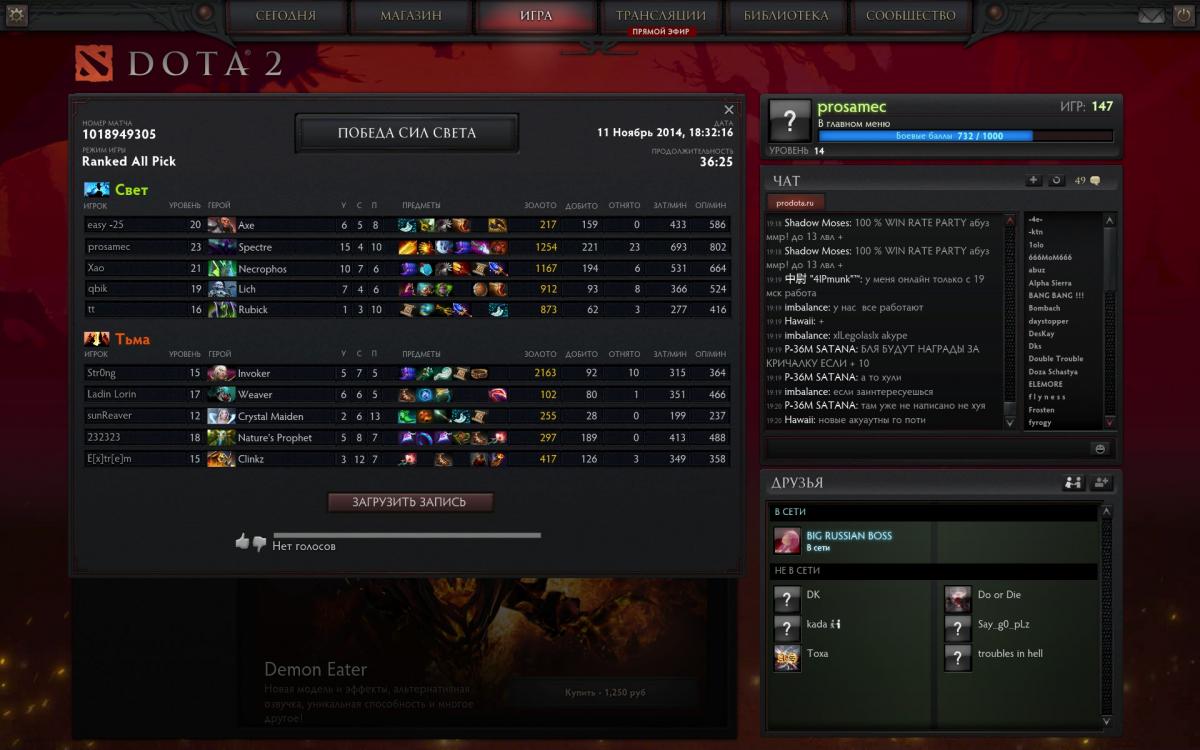Open the Сообщество tab
Screen dimensions: 1200x750
(x=910, y=16)
